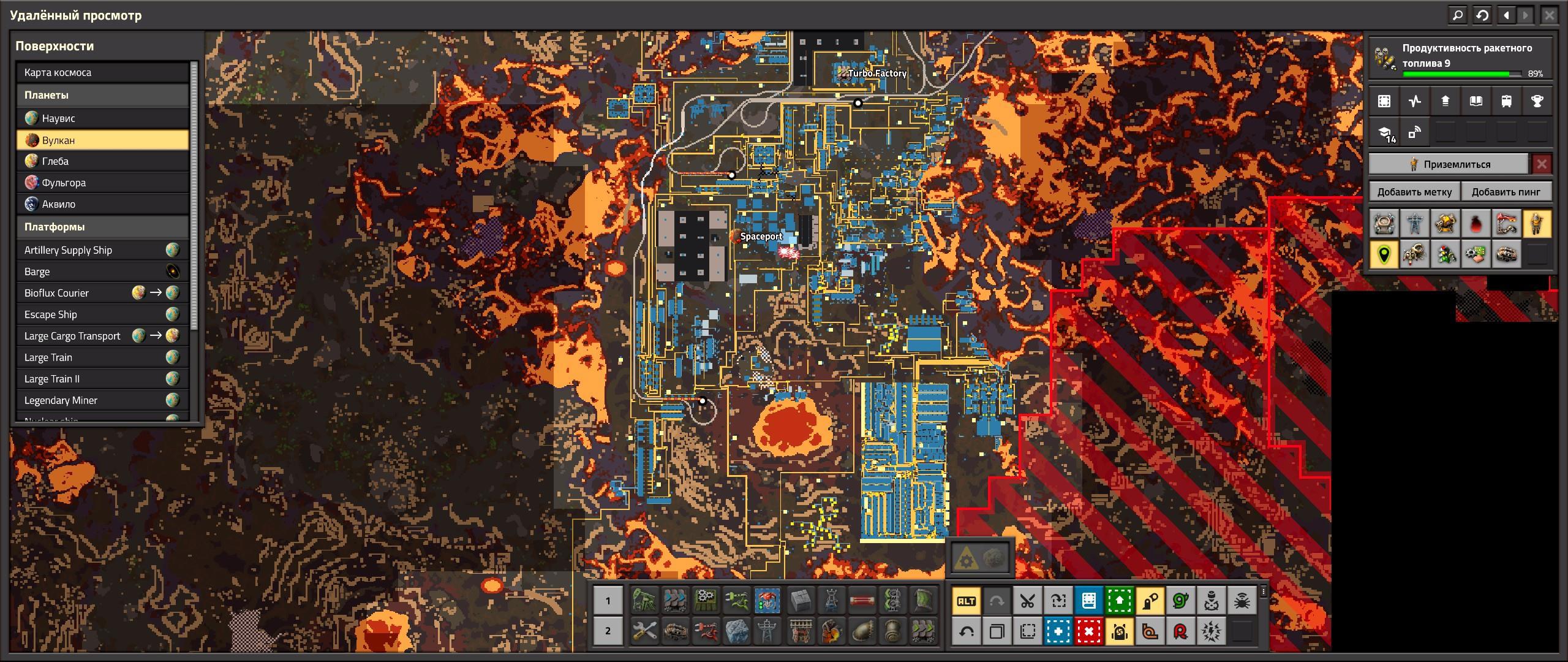Select the red deconstruction planner tool
The width and height of the screenshot is (1568, 662).
[1089, 631]
